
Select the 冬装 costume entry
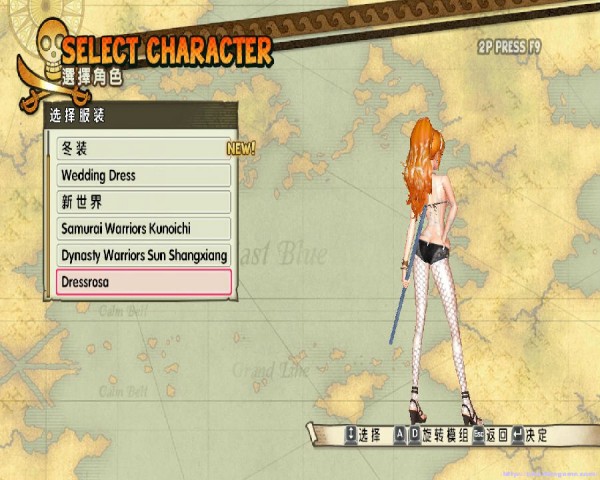coord(142,148)
